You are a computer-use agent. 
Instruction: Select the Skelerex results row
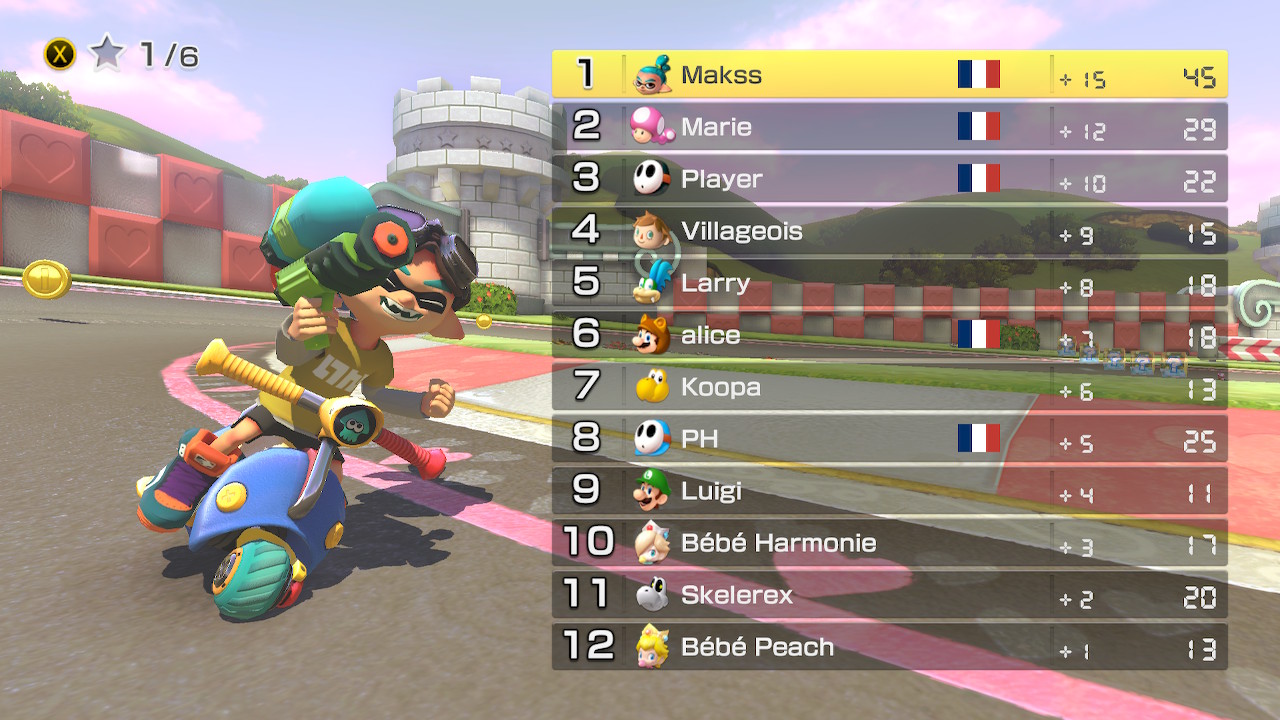coord(889,595)
